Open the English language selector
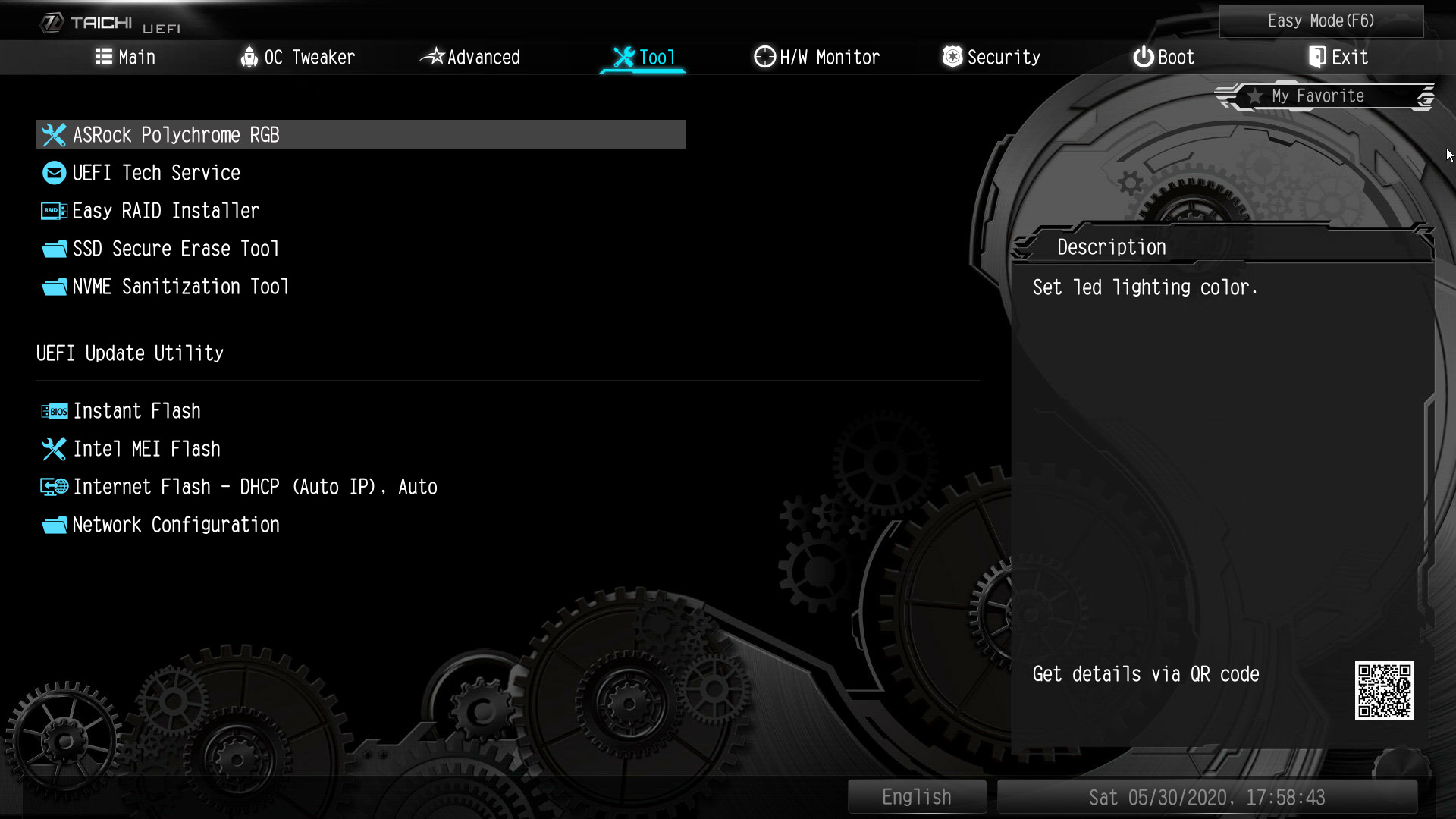Viewport: 1456px width, 819px height. point(916,795)
